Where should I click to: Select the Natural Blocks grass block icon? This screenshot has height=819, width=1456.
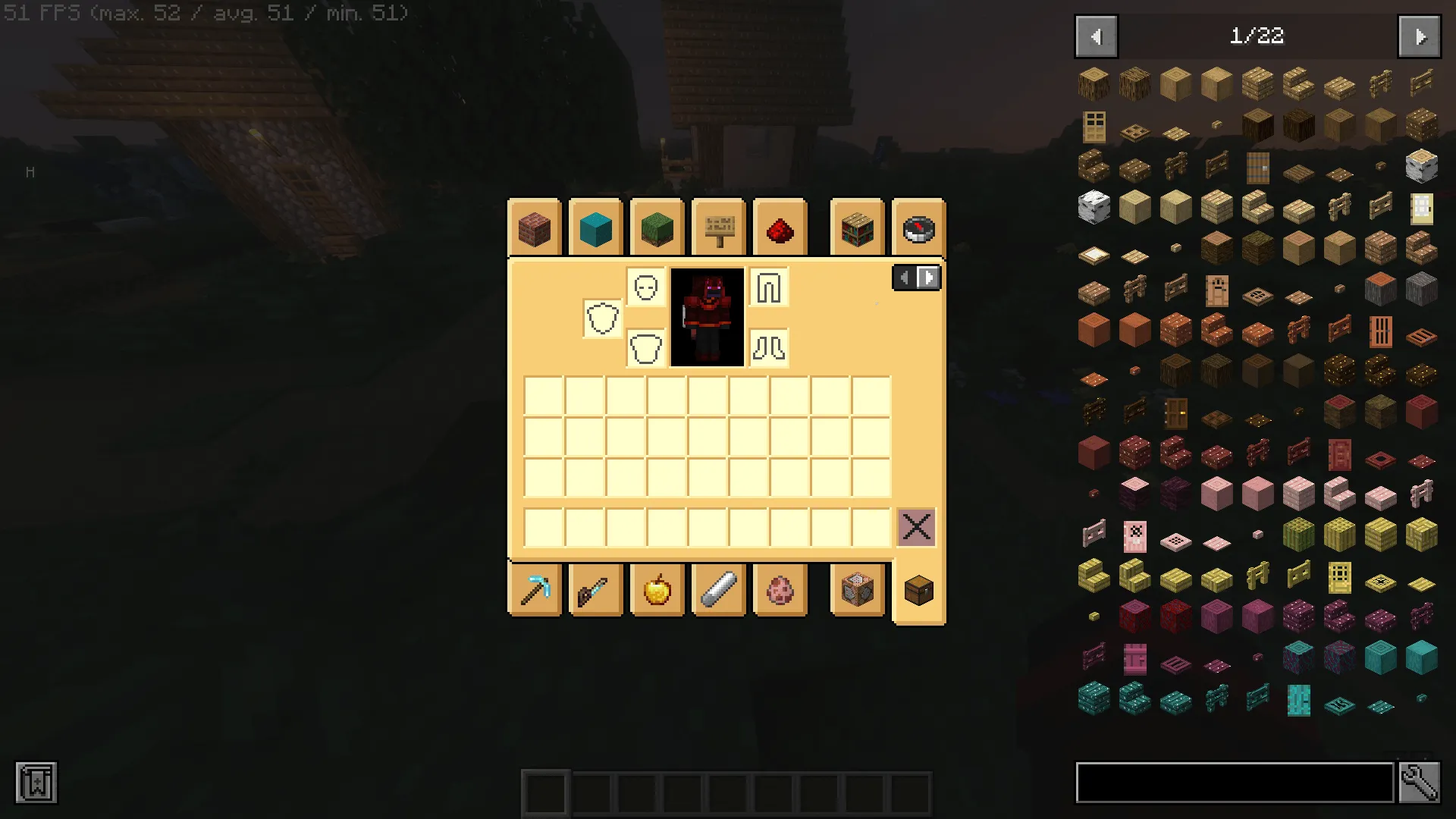coord(656,227)
